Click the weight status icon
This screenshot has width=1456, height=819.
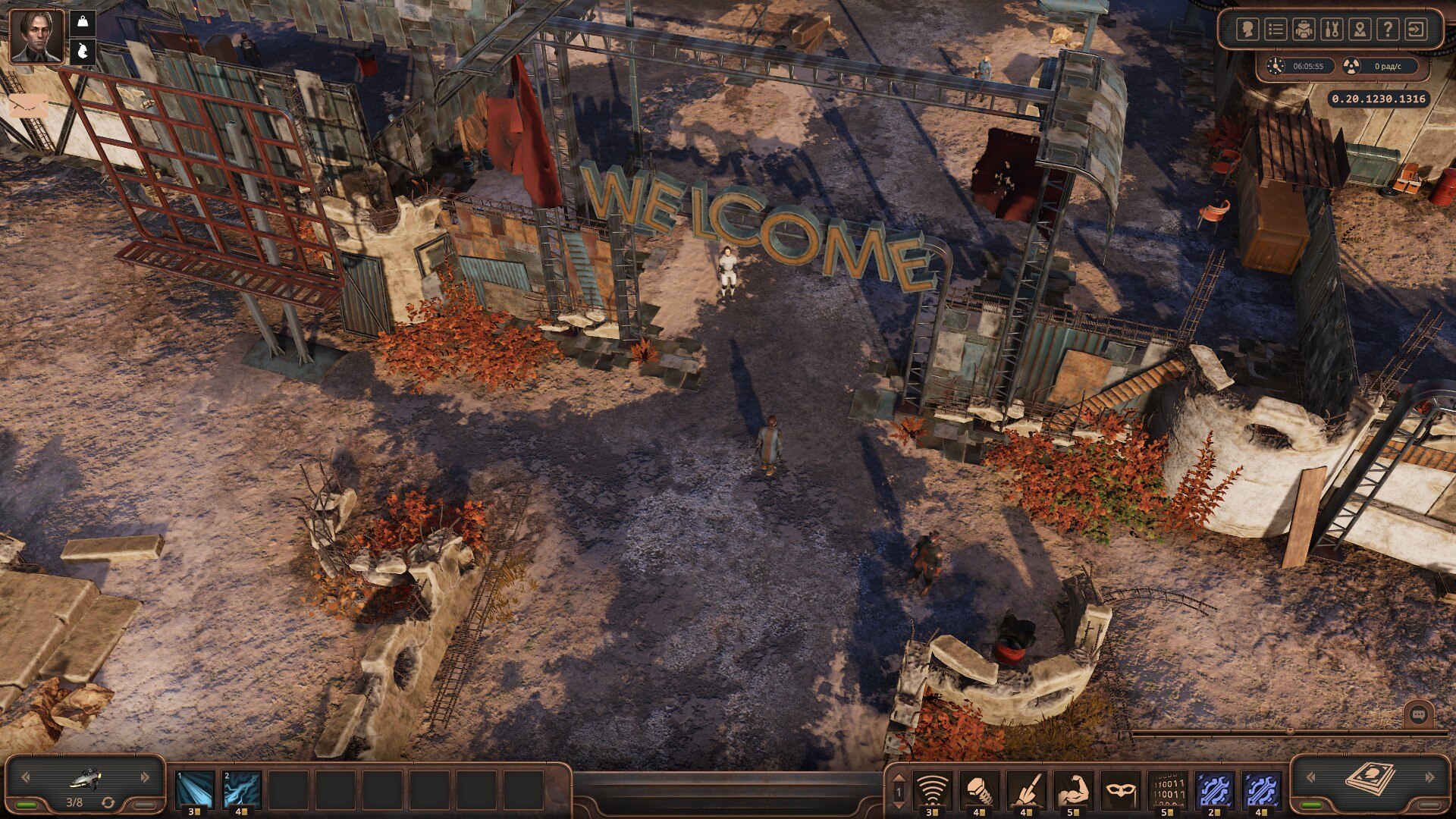tap(83, 22)
